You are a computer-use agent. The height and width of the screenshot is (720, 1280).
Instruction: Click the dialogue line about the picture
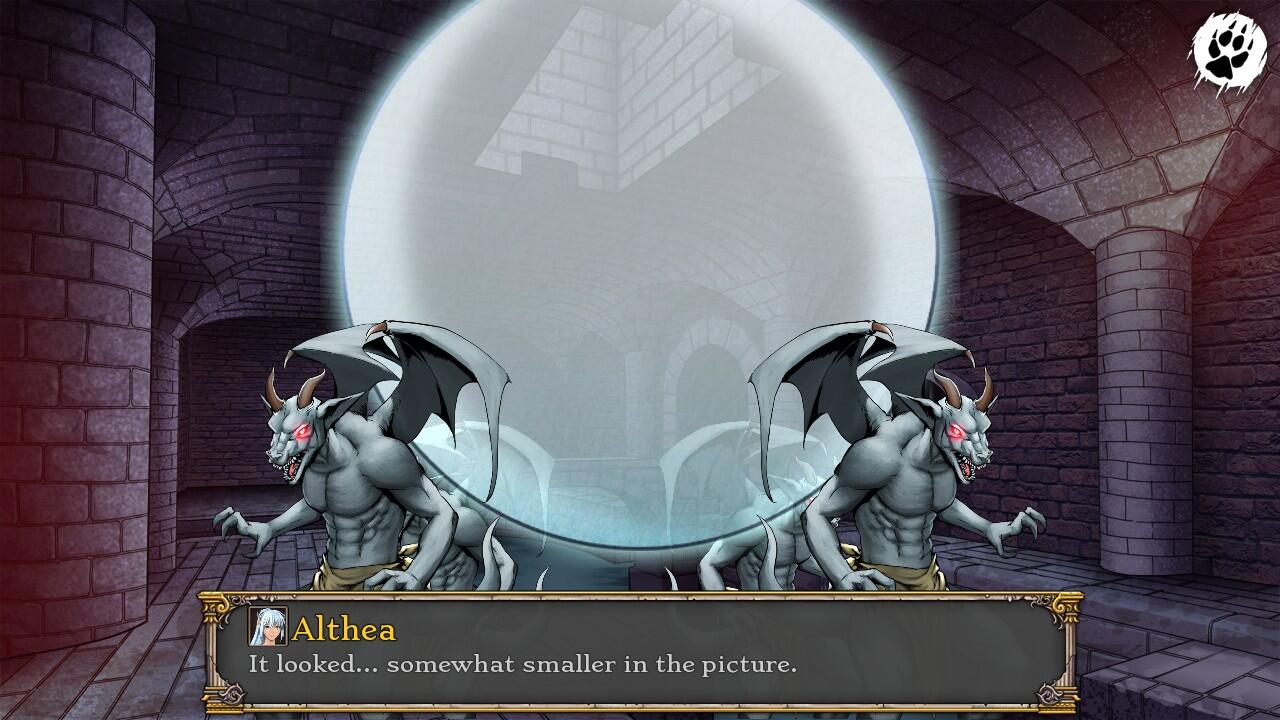pos(500,662)
